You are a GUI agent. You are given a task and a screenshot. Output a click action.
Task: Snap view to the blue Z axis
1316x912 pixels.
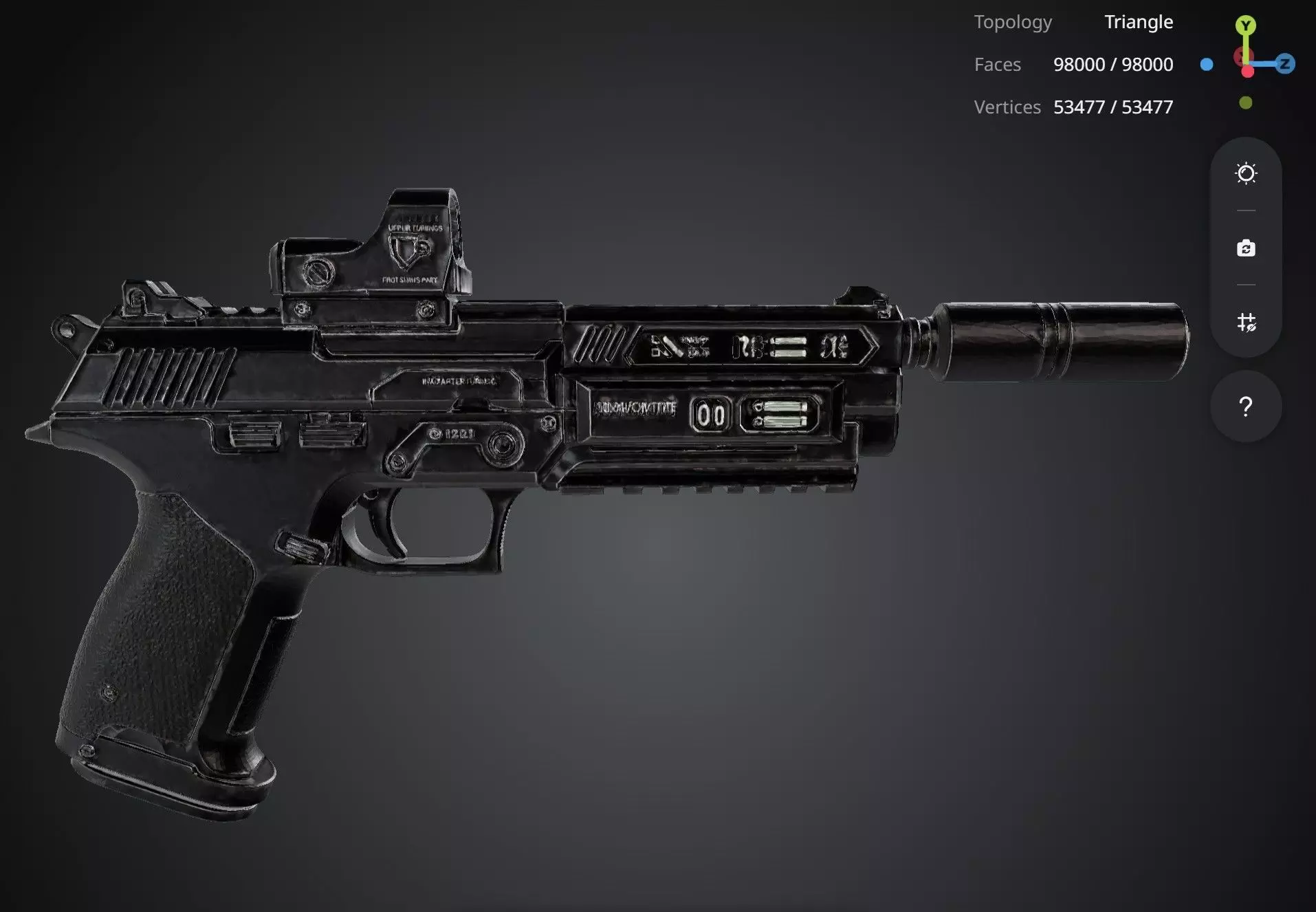(1284, 64)
